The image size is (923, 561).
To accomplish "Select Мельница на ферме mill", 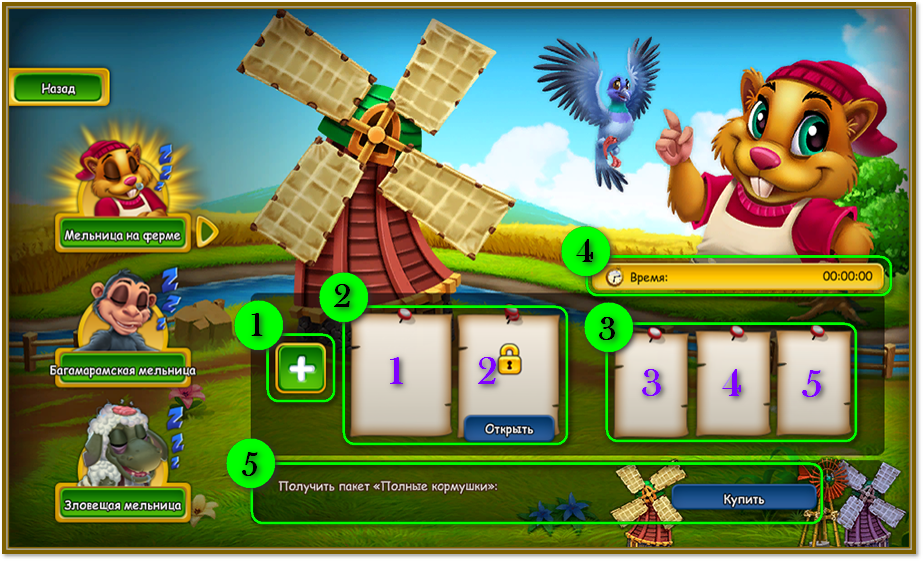I will click(122, 235).
